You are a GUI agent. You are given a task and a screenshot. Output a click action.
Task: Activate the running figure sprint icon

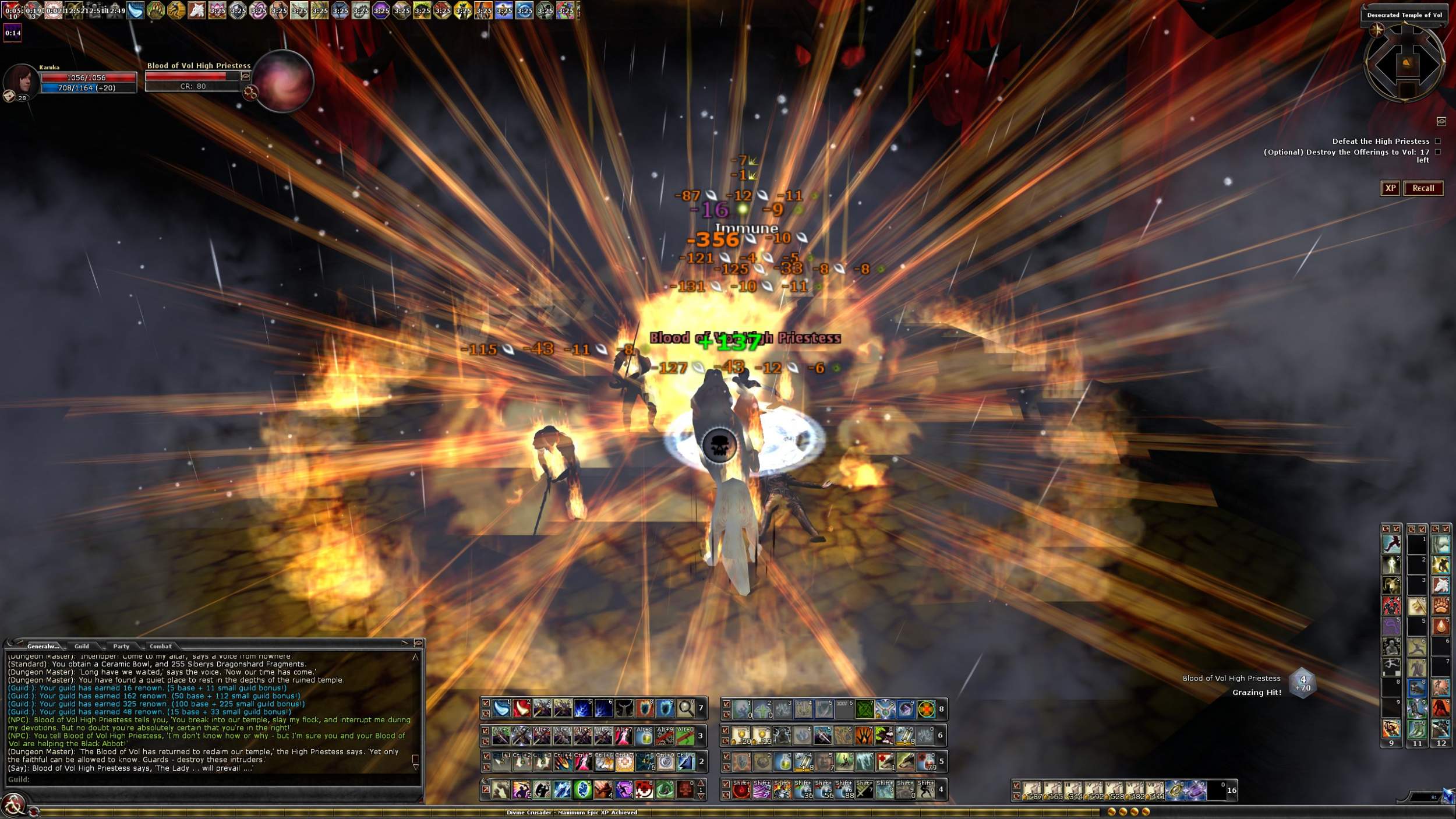tap(1391, 544)
